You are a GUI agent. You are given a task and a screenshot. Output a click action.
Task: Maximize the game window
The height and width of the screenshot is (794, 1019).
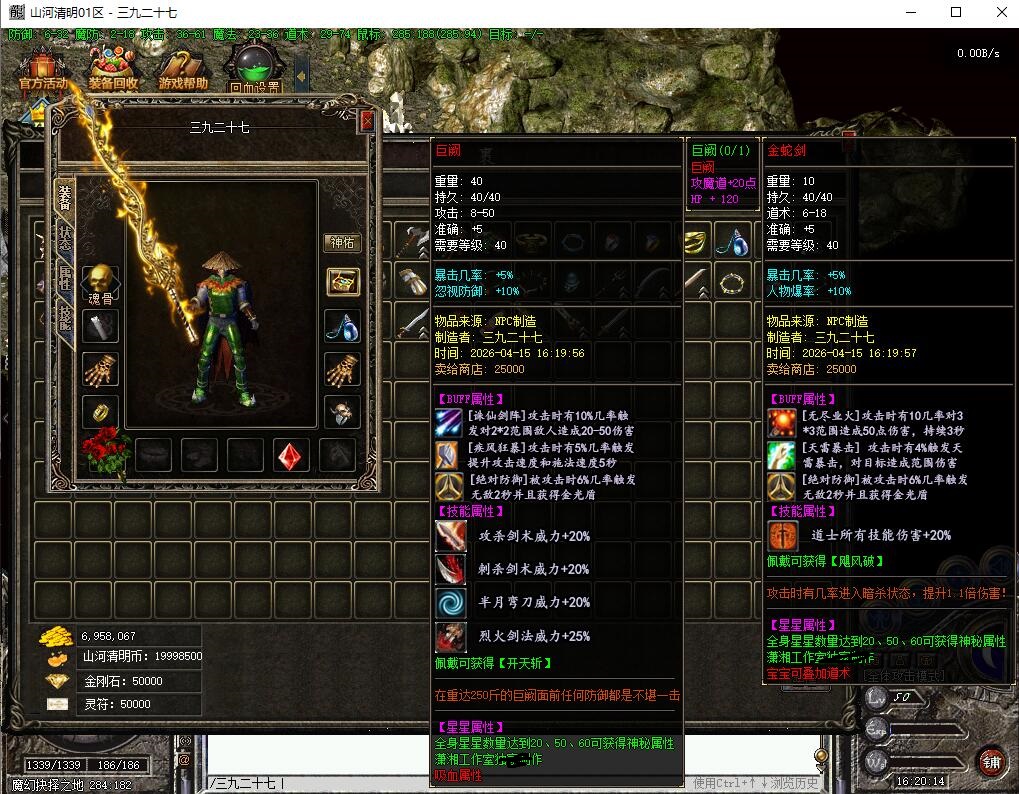pos(956,12)
